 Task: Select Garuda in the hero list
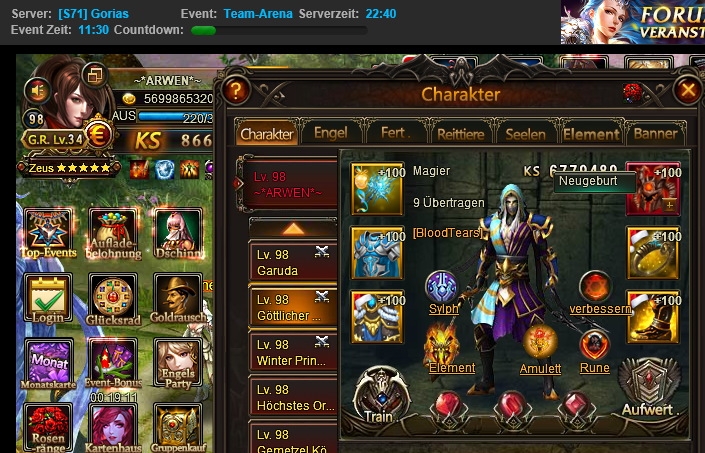[292, 263]
